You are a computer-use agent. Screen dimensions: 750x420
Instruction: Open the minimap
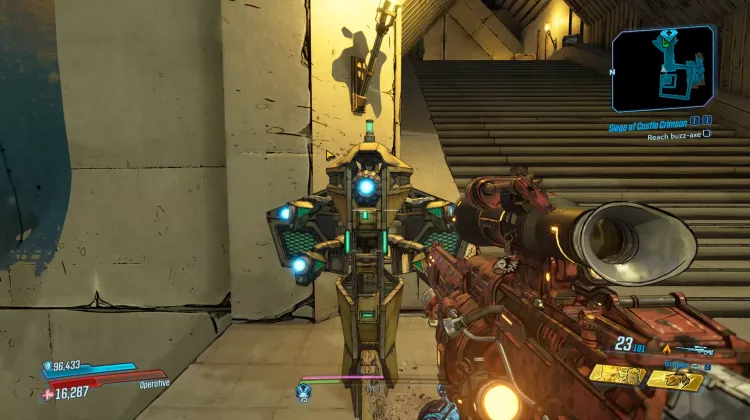pyautogui.click(x=663, y=68)
